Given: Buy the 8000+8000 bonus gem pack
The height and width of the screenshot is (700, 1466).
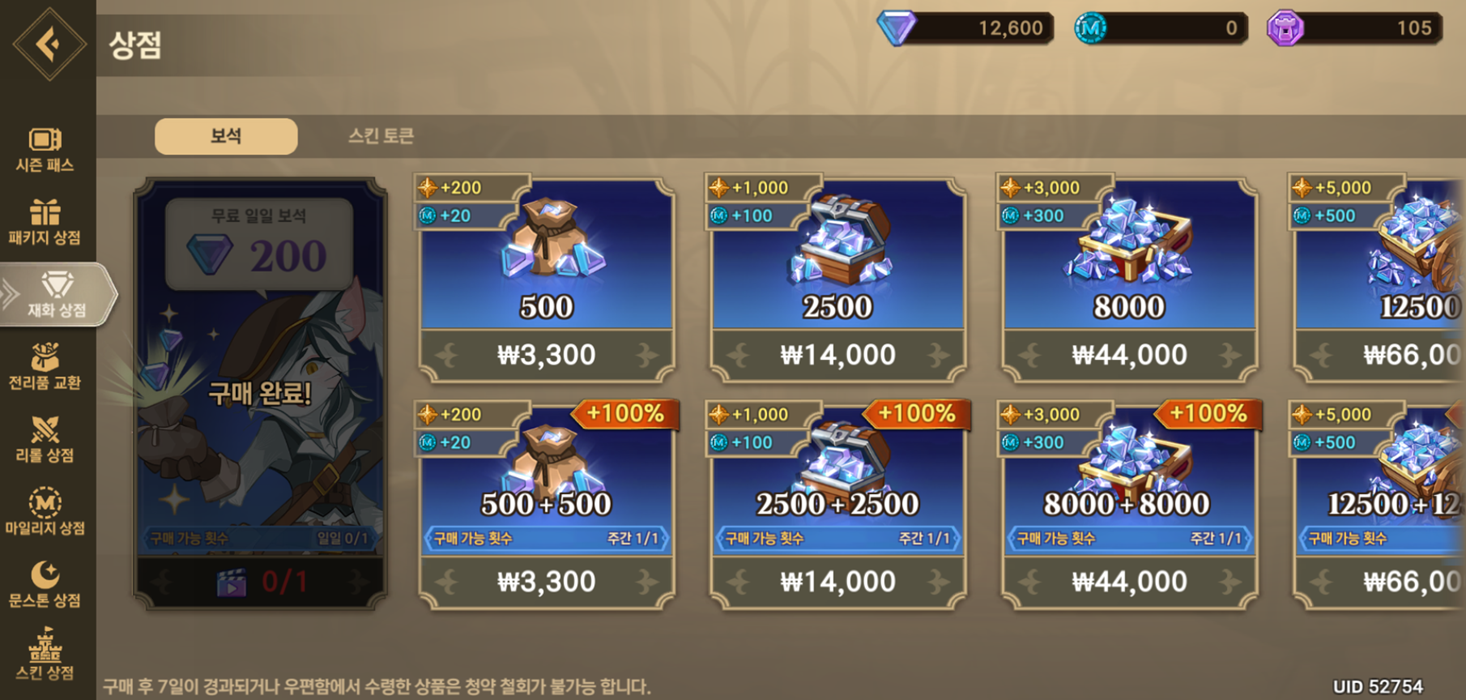Looking at the screenshot, I should (x=1129, y=507).
